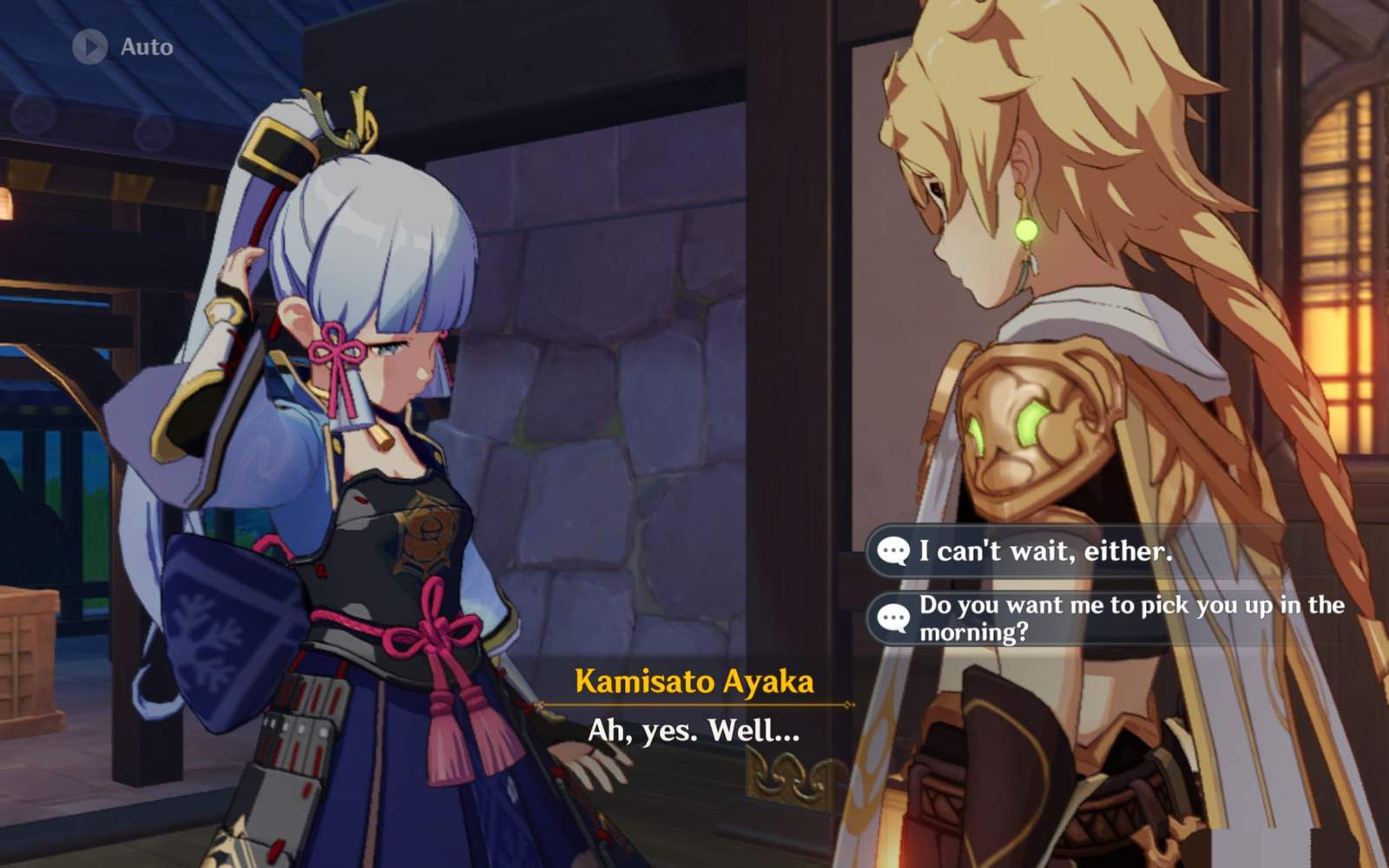The height and width of the screenshot is (868, 1389).
Task: Click the Kamisato Ayaka name label
Action: click(x=694, y=683)
